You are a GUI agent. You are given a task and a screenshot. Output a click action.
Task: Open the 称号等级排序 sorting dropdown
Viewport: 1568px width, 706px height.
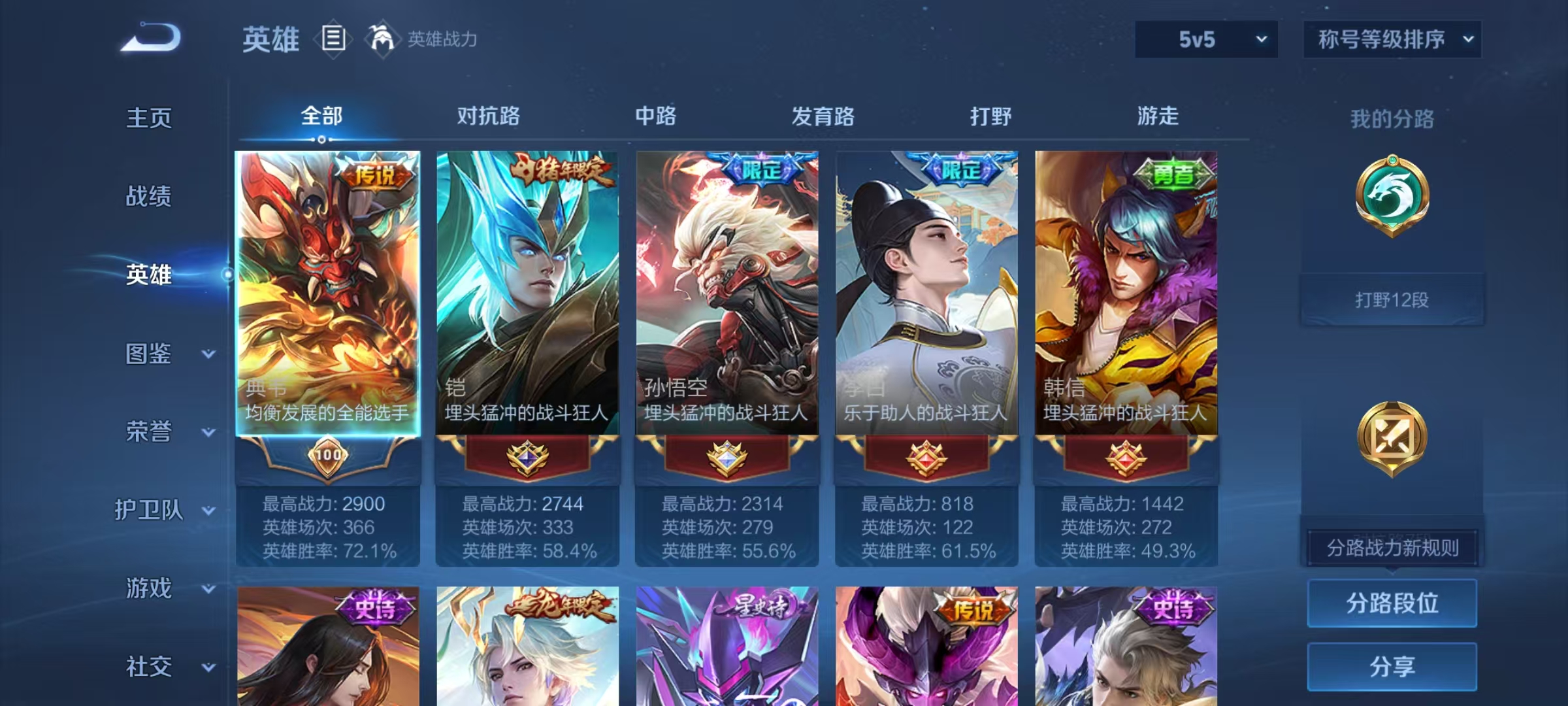(x=1392, y=39)
